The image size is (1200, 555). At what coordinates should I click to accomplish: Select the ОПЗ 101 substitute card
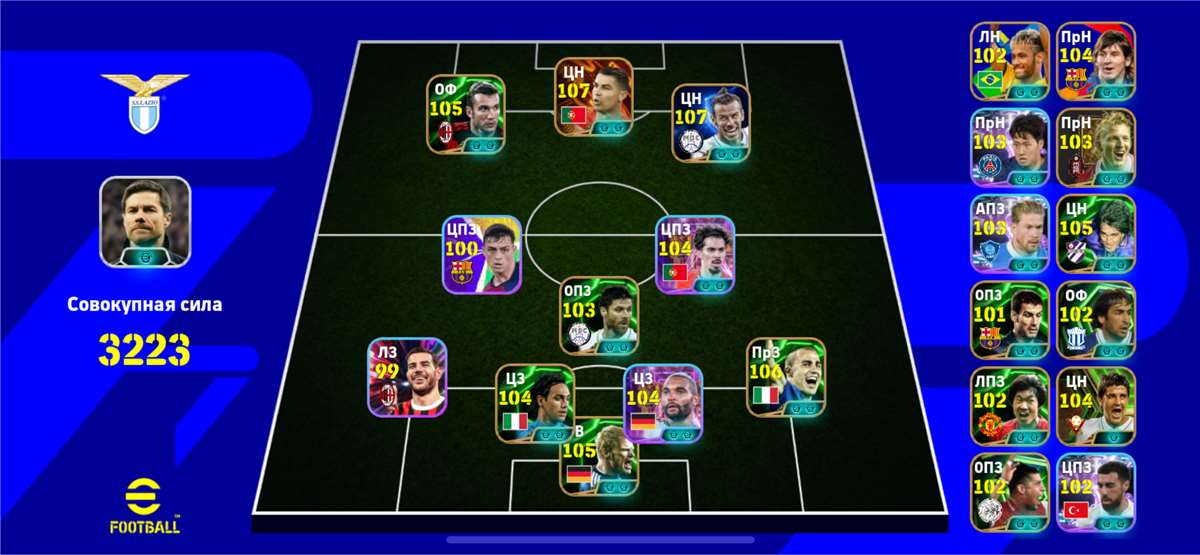tap(1009, 320)
